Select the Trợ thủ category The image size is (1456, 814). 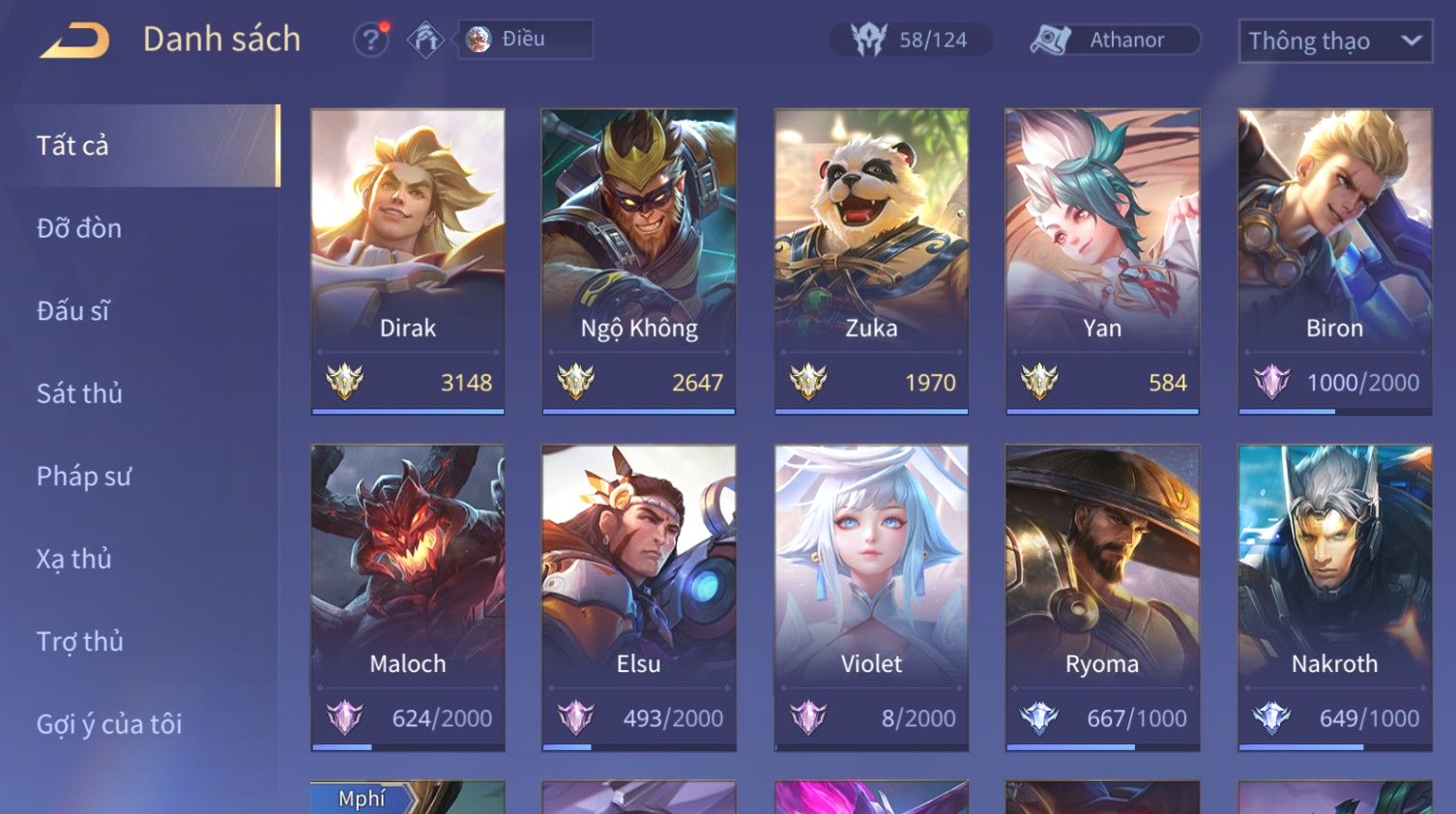coord(80,642)
